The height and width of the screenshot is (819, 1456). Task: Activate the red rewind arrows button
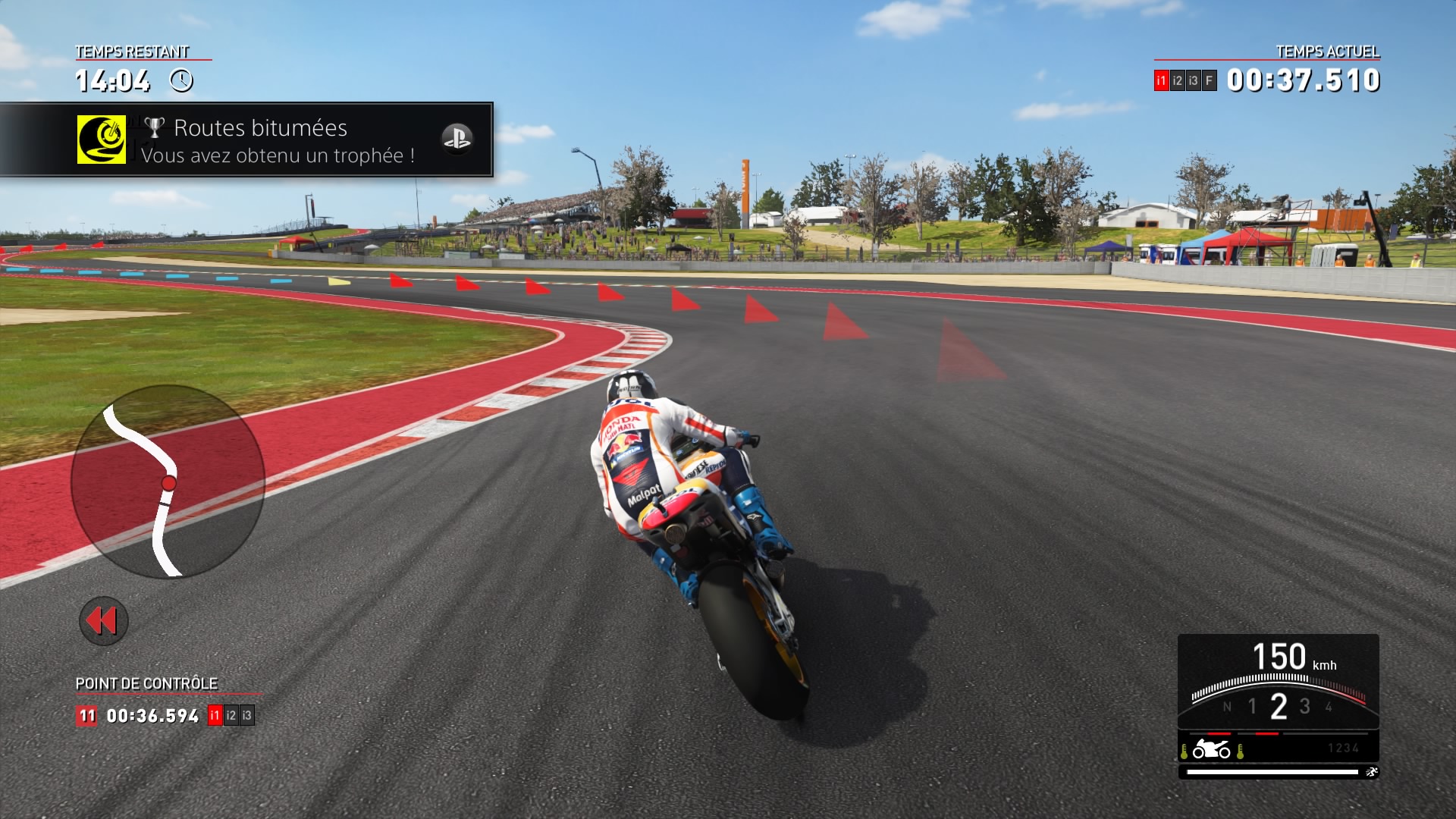tap(103, 621)
